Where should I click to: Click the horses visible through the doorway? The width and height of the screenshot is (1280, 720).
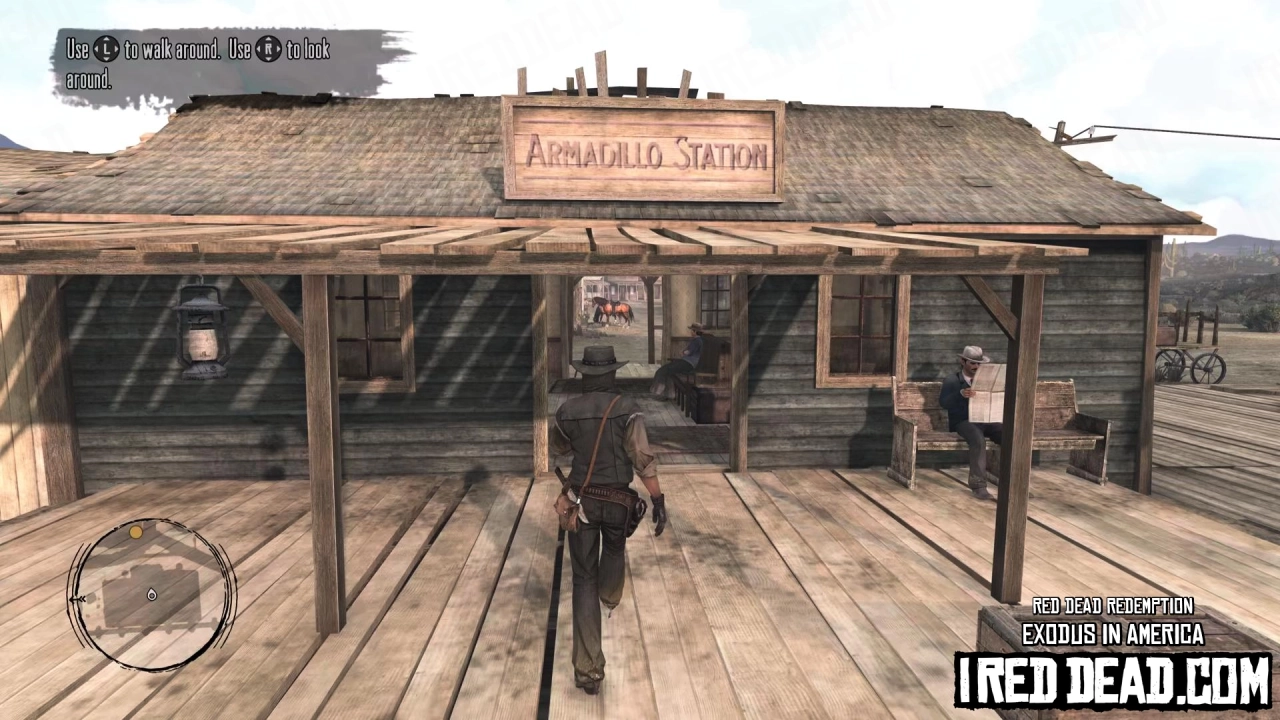(x=613, y=312)
